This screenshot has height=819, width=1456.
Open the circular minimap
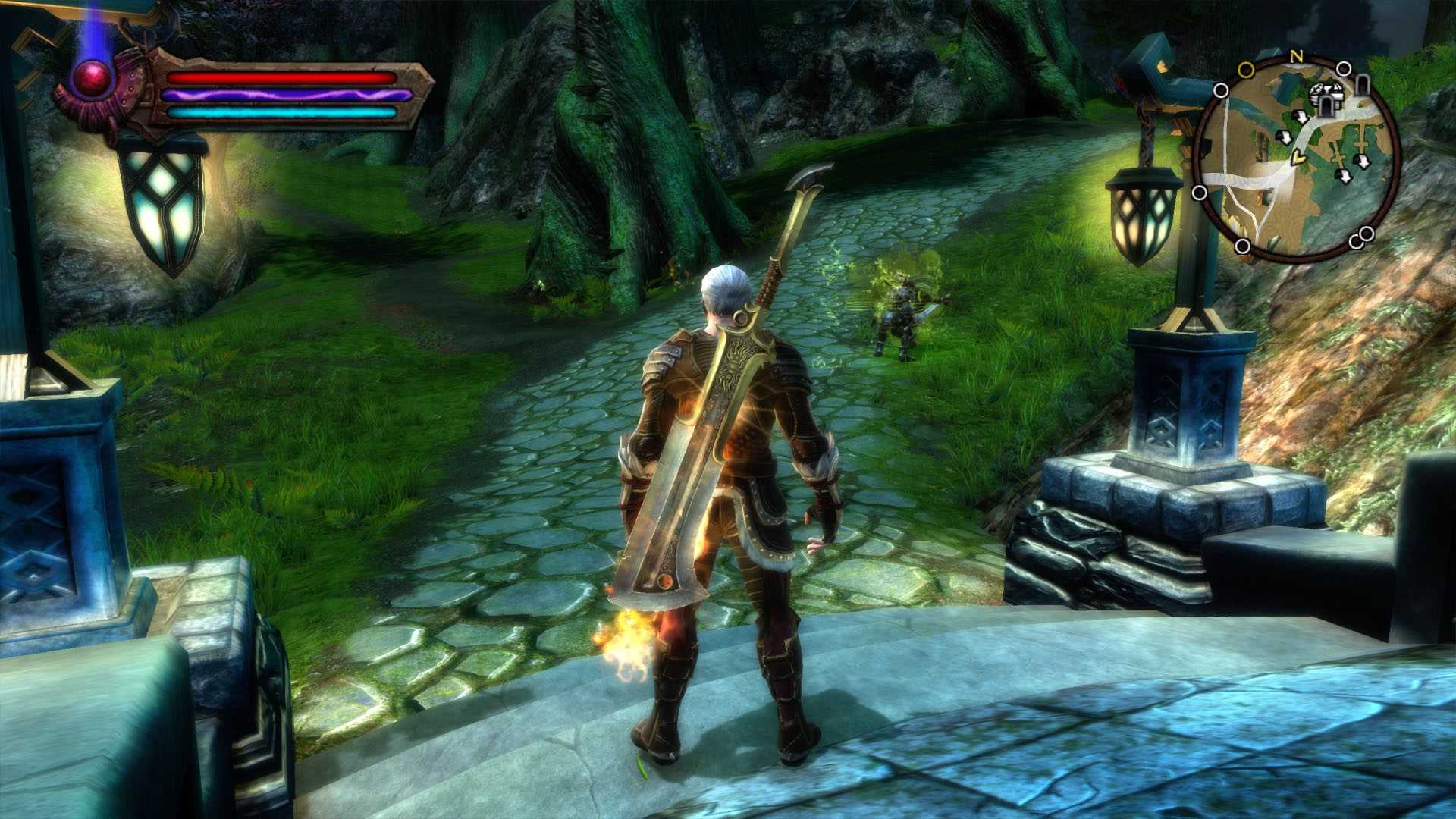coord(1297,161)
